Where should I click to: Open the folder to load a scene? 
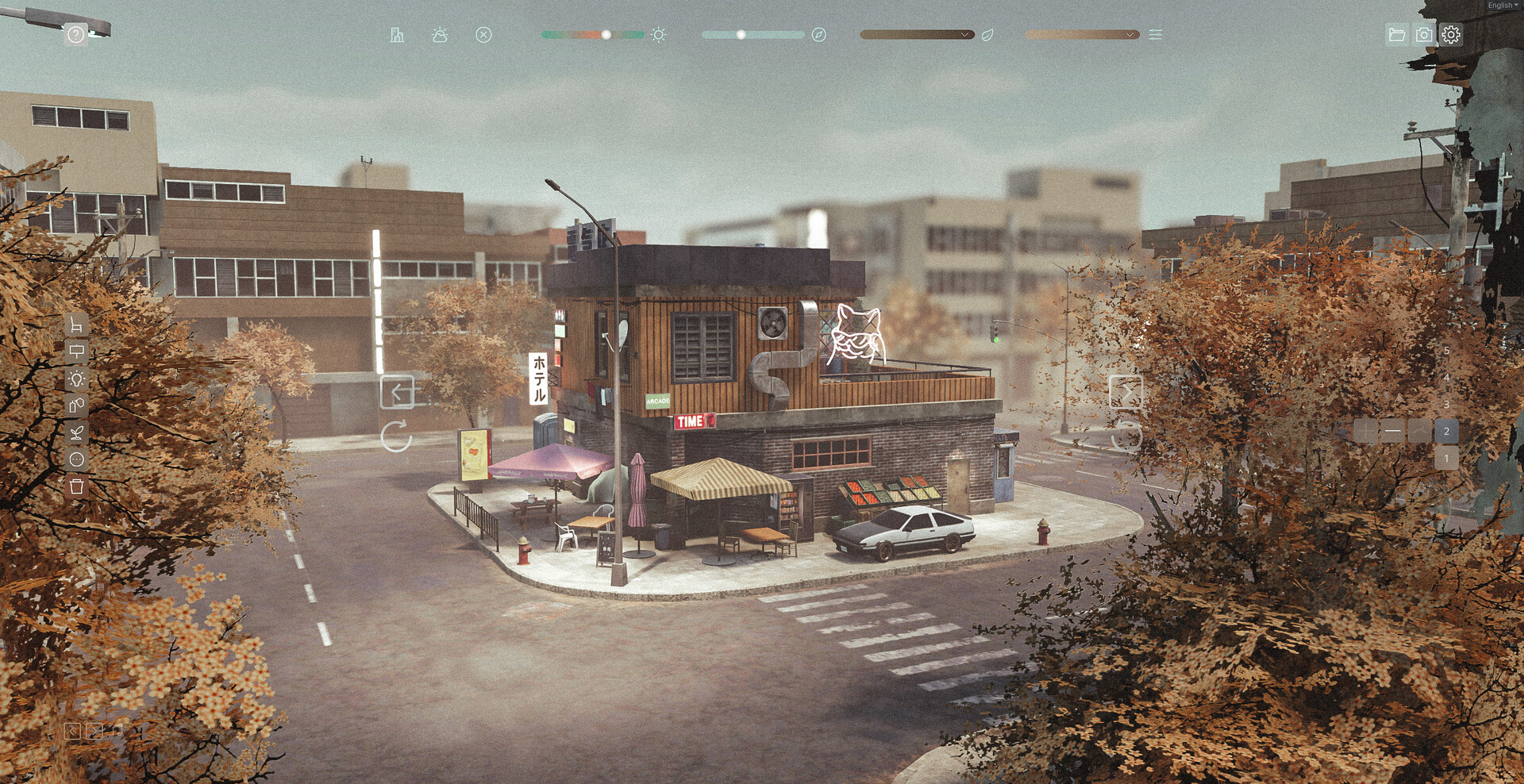tap(1396, 35)
